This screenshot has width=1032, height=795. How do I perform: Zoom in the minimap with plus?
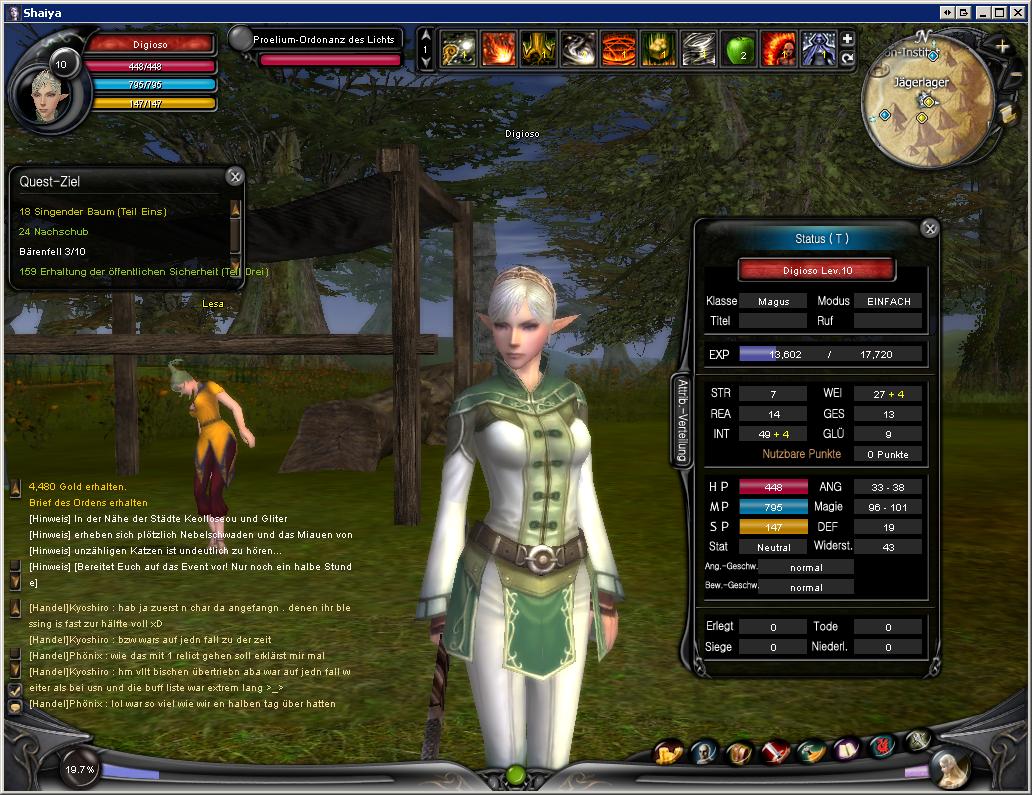pos(1003,46)
